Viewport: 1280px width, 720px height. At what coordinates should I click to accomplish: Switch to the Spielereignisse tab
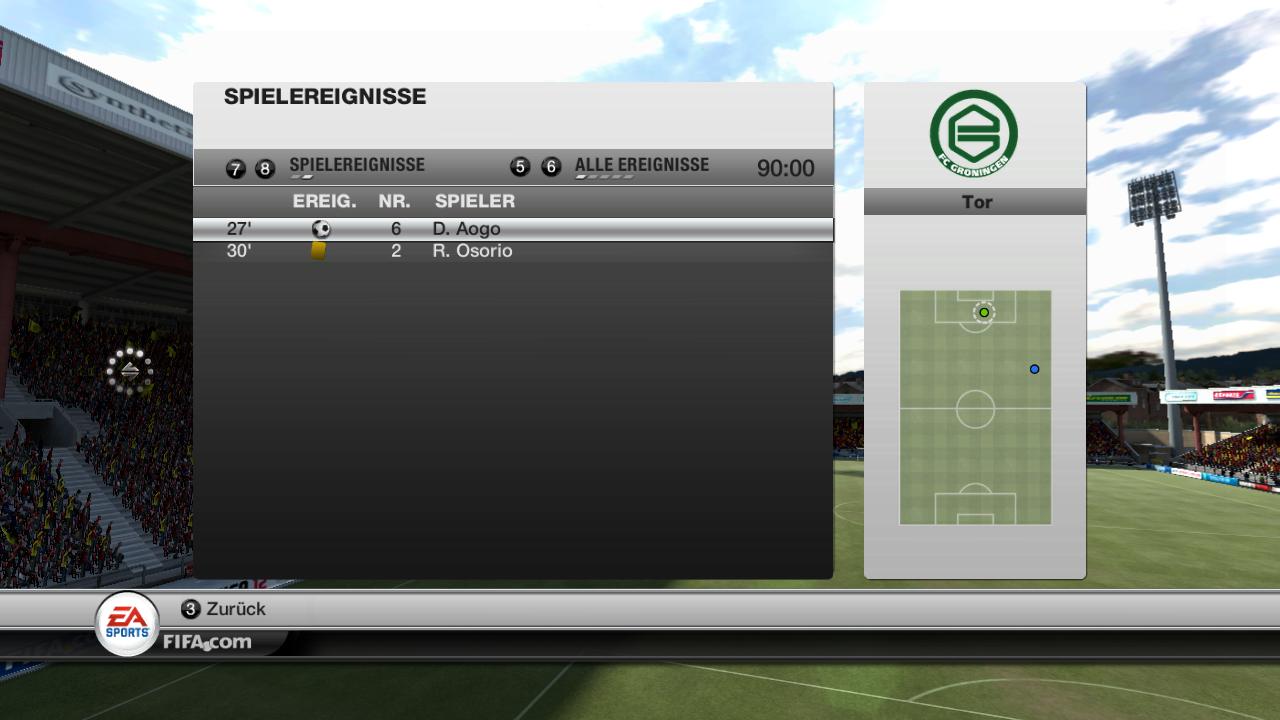(x=356, y=166)
